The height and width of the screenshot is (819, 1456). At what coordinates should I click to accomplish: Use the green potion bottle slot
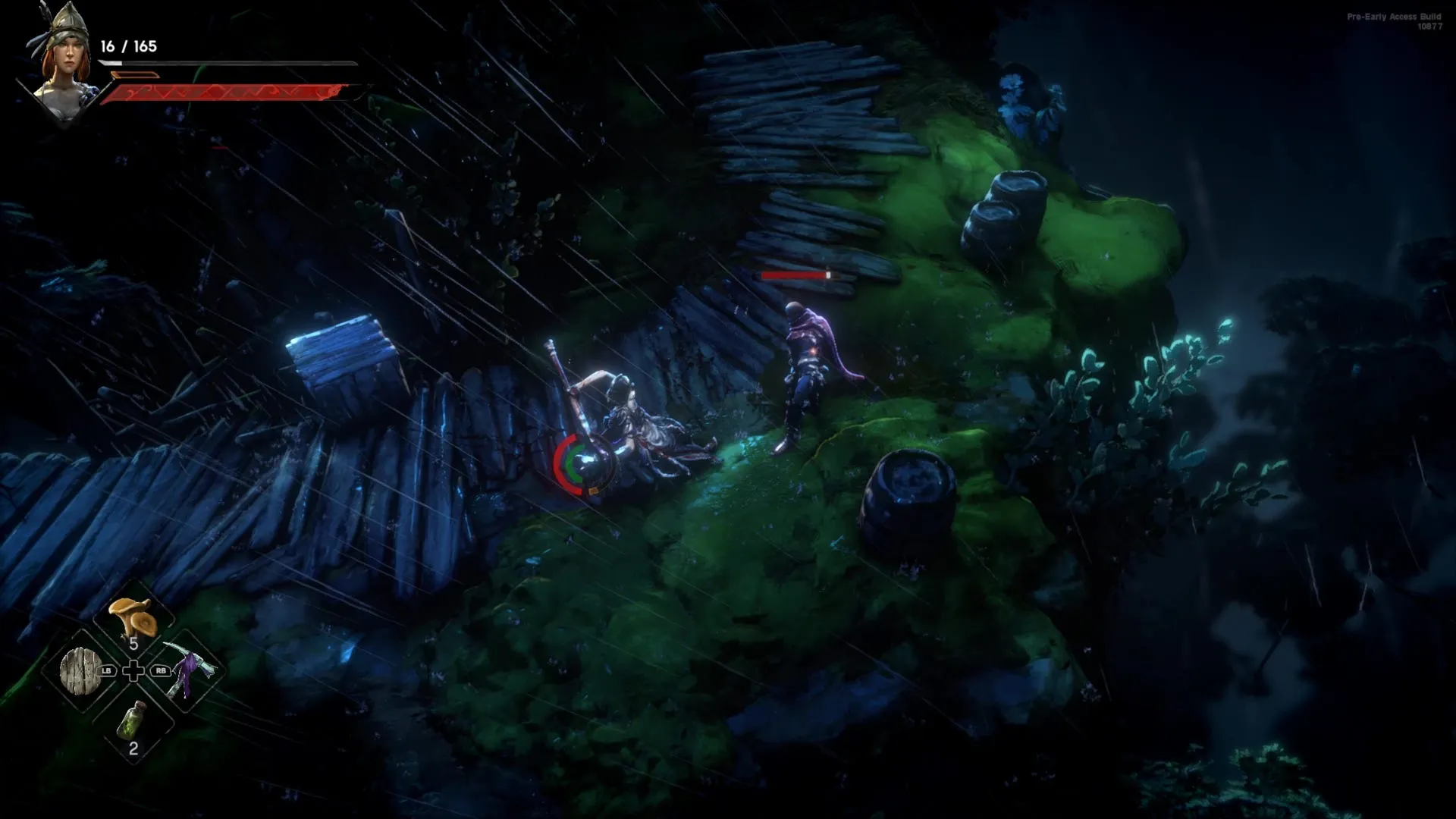132,722
